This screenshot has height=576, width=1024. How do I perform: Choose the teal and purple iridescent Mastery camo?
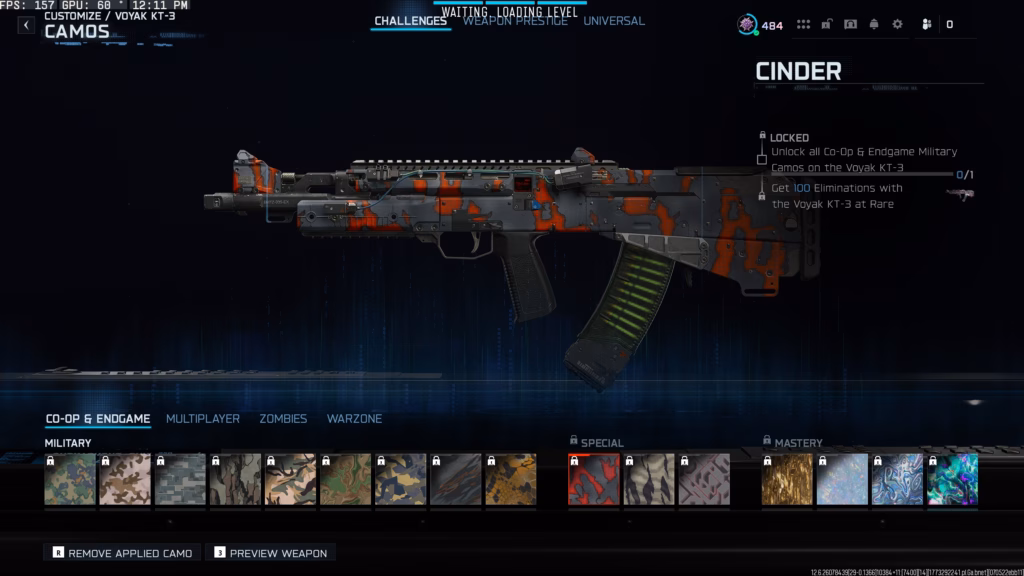(x=952, y=479)
